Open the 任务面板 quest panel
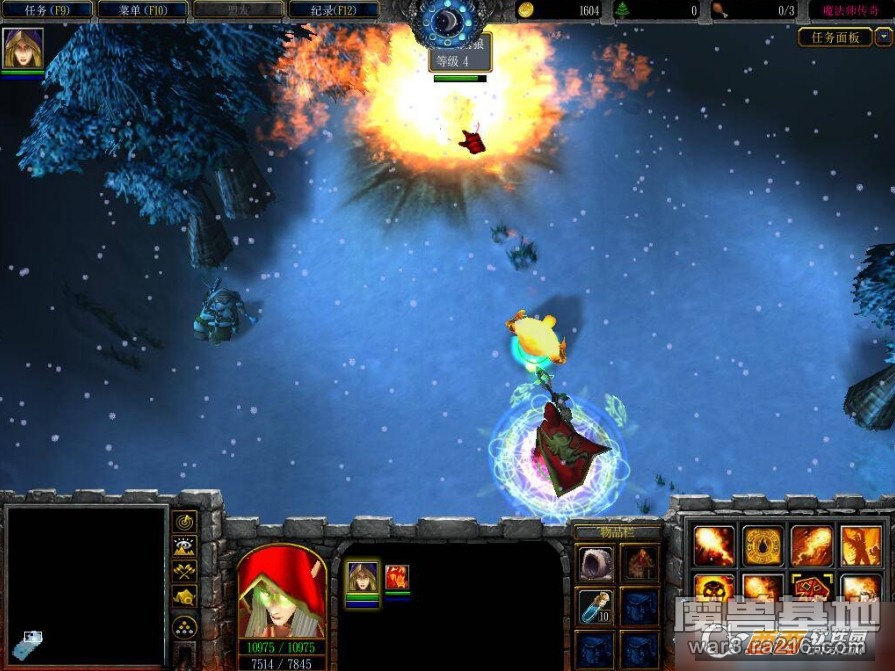The width and height of the screenshot is (895, 671). 835,37
